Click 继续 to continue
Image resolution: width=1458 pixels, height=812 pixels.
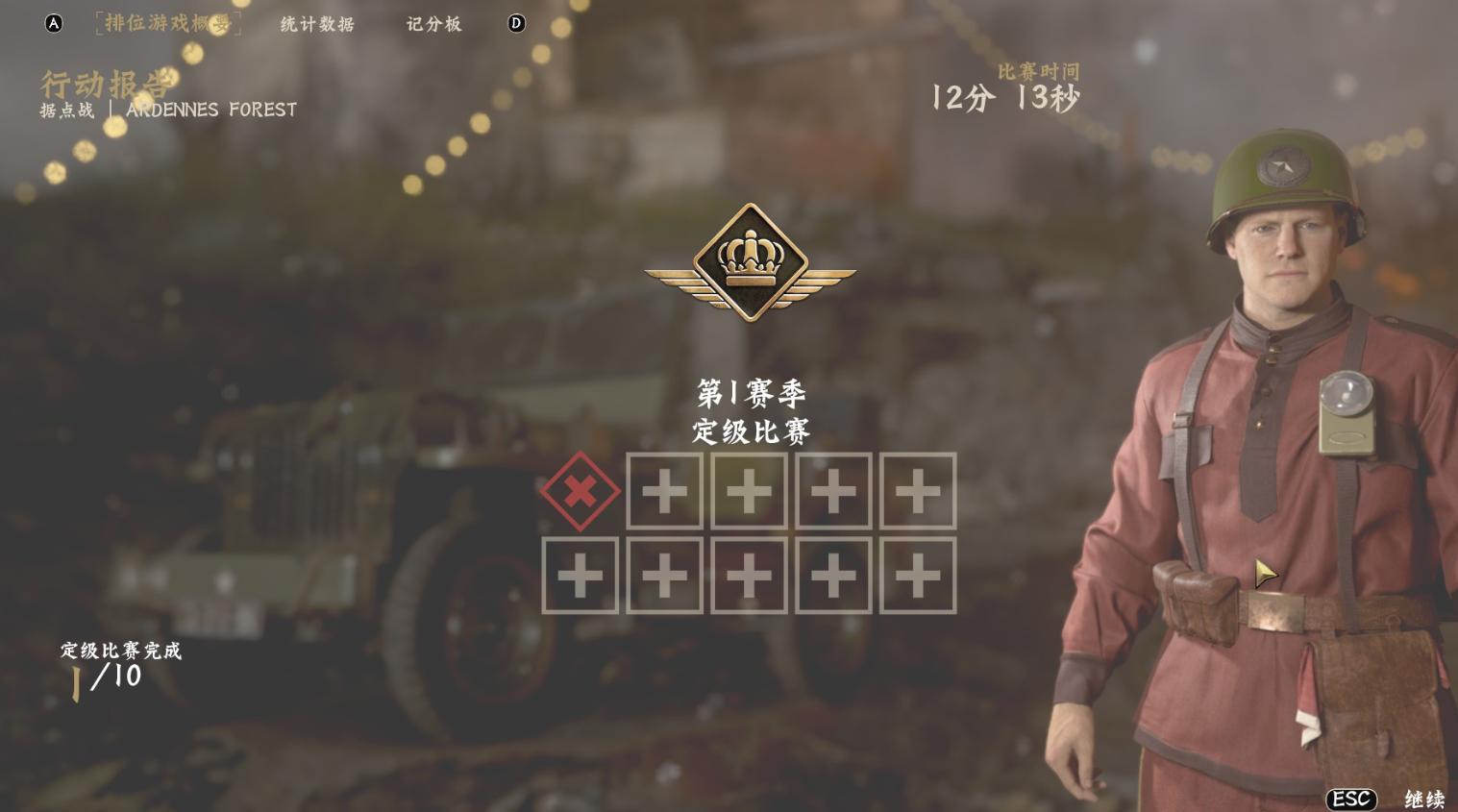[x=1423, y=799]
